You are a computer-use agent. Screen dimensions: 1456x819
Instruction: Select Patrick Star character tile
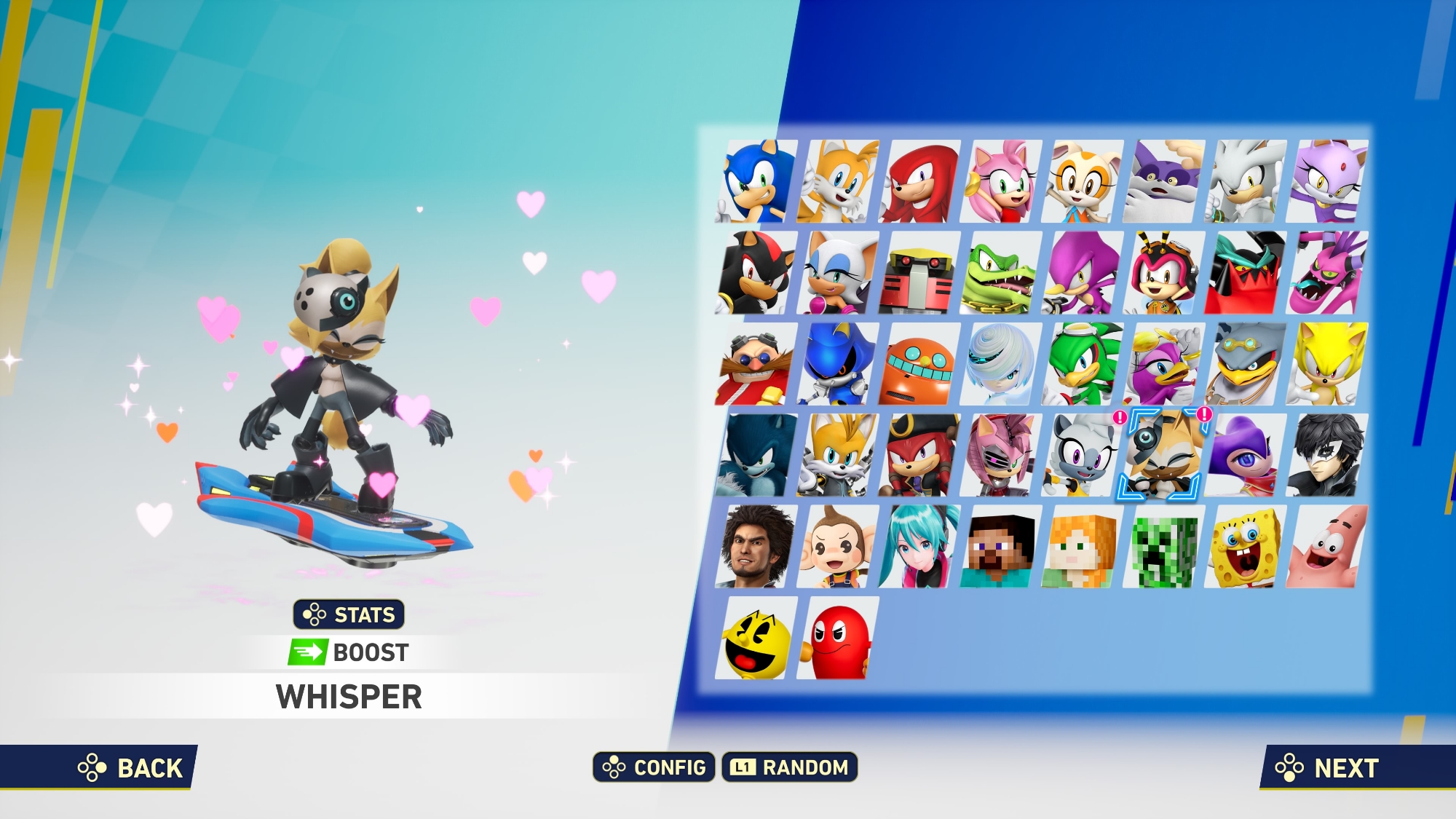(x=1327, y=547)
